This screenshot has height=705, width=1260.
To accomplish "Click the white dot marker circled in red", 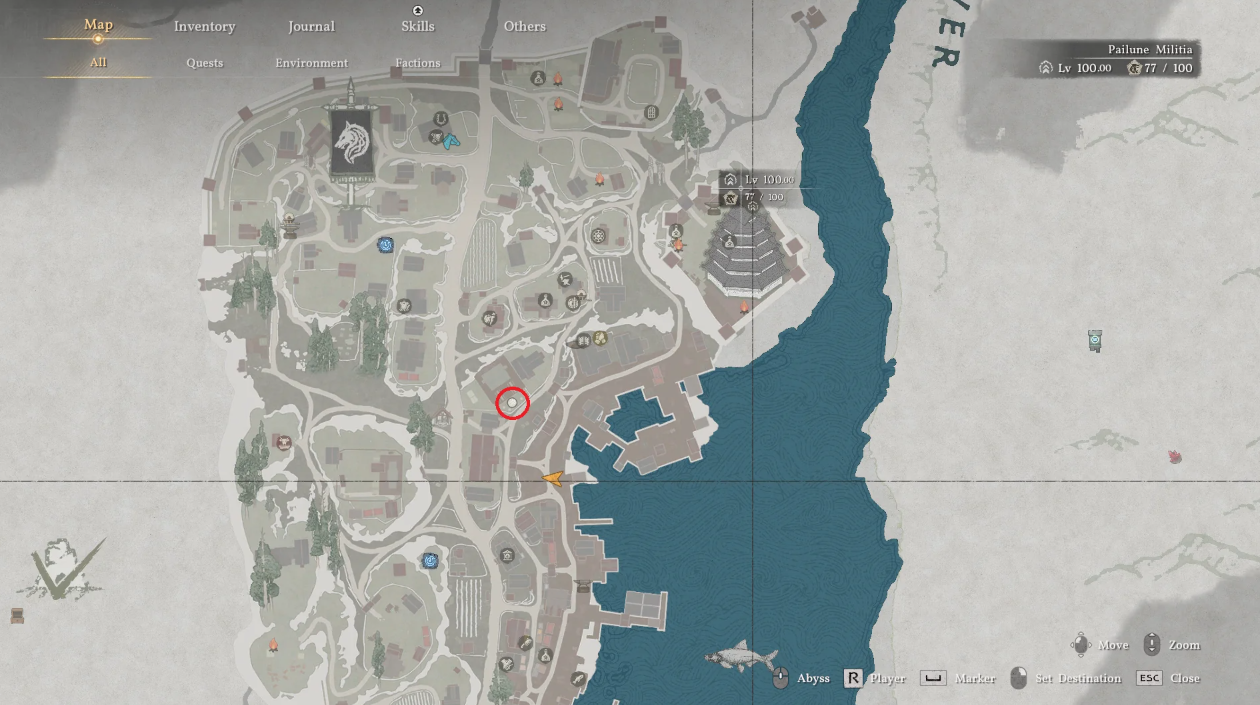I will tap(512, 402).
